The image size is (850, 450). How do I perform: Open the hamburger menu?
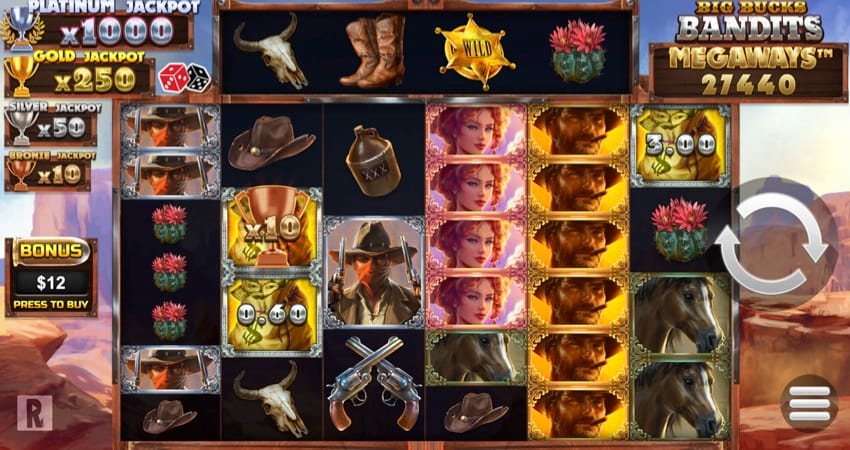pos(809,403)
